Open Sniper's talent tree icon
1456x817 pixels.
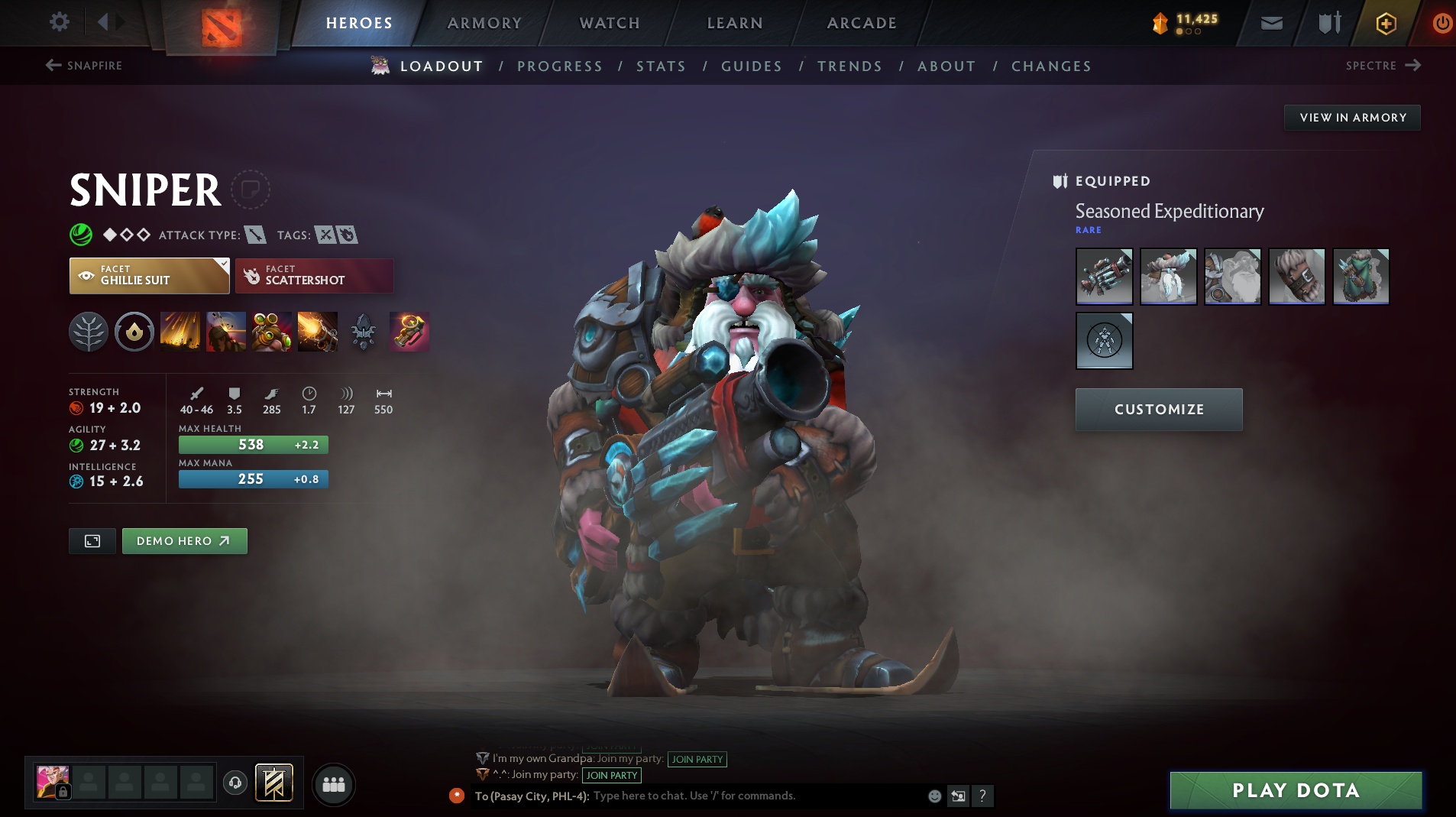tap(89, 332)
